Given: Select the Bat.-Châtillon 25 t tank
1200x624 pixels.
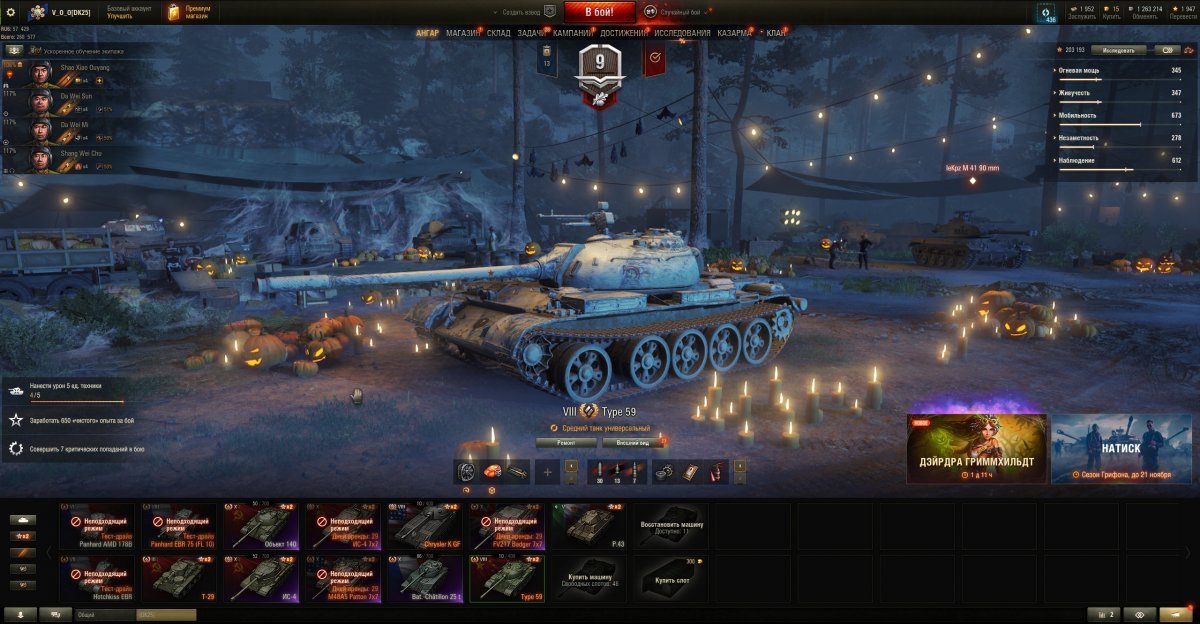Looking at the screenshot, I should click(x=424, y=579).
